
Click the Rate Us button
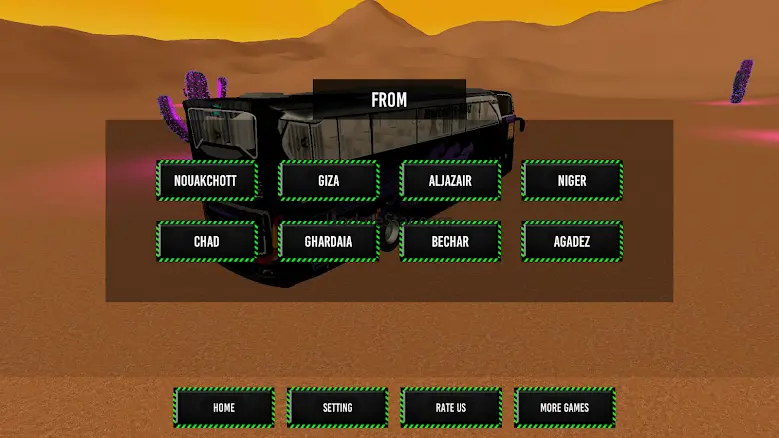point(451,408)
